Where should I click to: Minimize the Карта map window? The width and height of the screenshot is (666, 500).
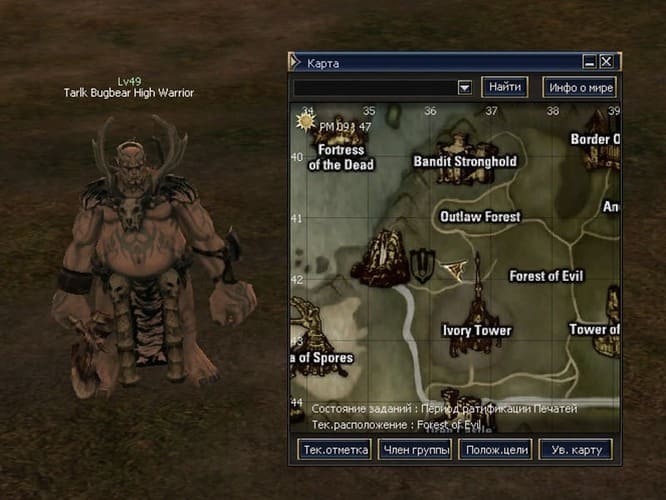coord(590,62)
